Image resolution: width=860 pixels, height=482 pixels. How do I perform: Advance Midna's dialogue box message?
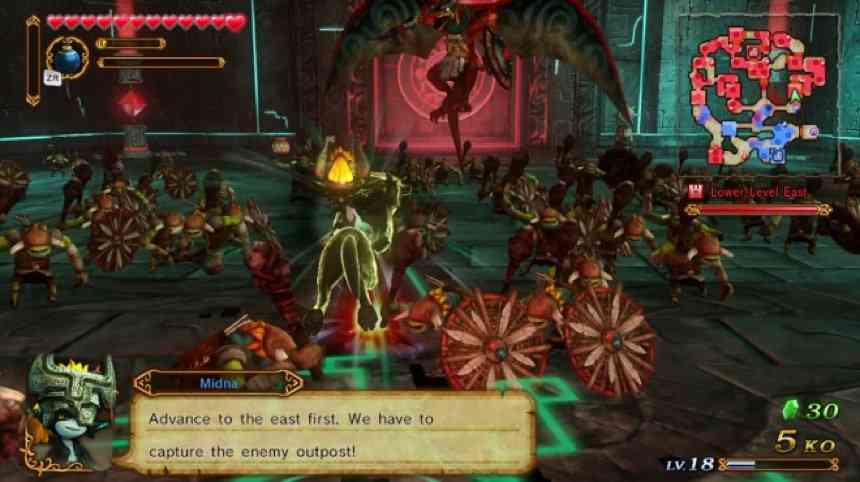pyautogui.click(x=330, y=431)
